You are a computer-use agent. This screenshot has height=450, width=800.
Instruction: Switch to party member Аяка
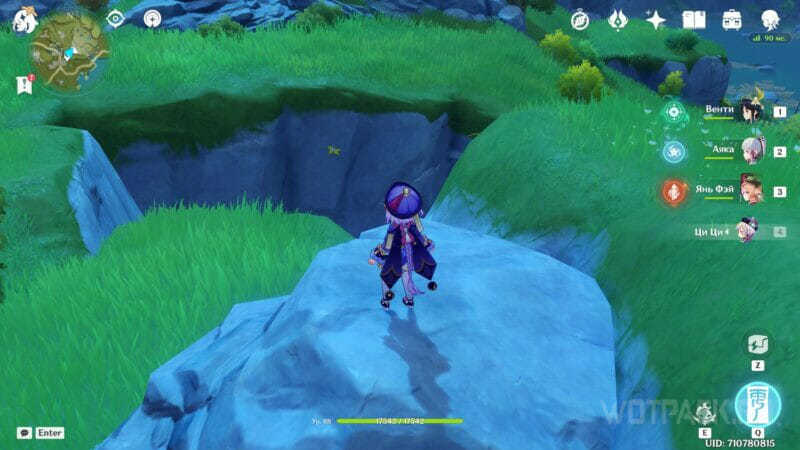click(x=747, y=151)
